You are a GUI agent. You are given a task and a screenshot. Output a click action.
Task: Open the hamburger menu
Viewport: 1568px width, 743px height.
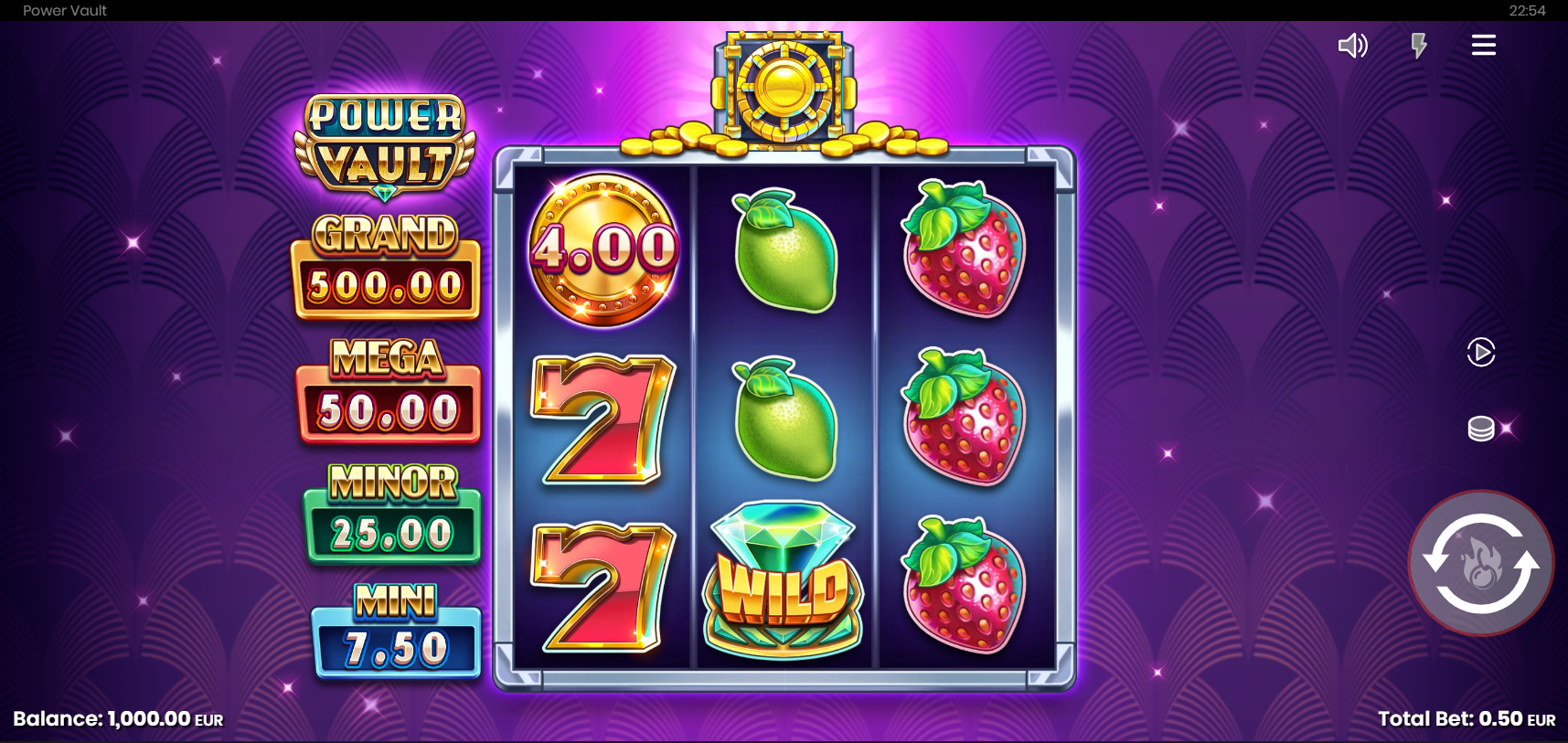click(x=1483, y=46)
